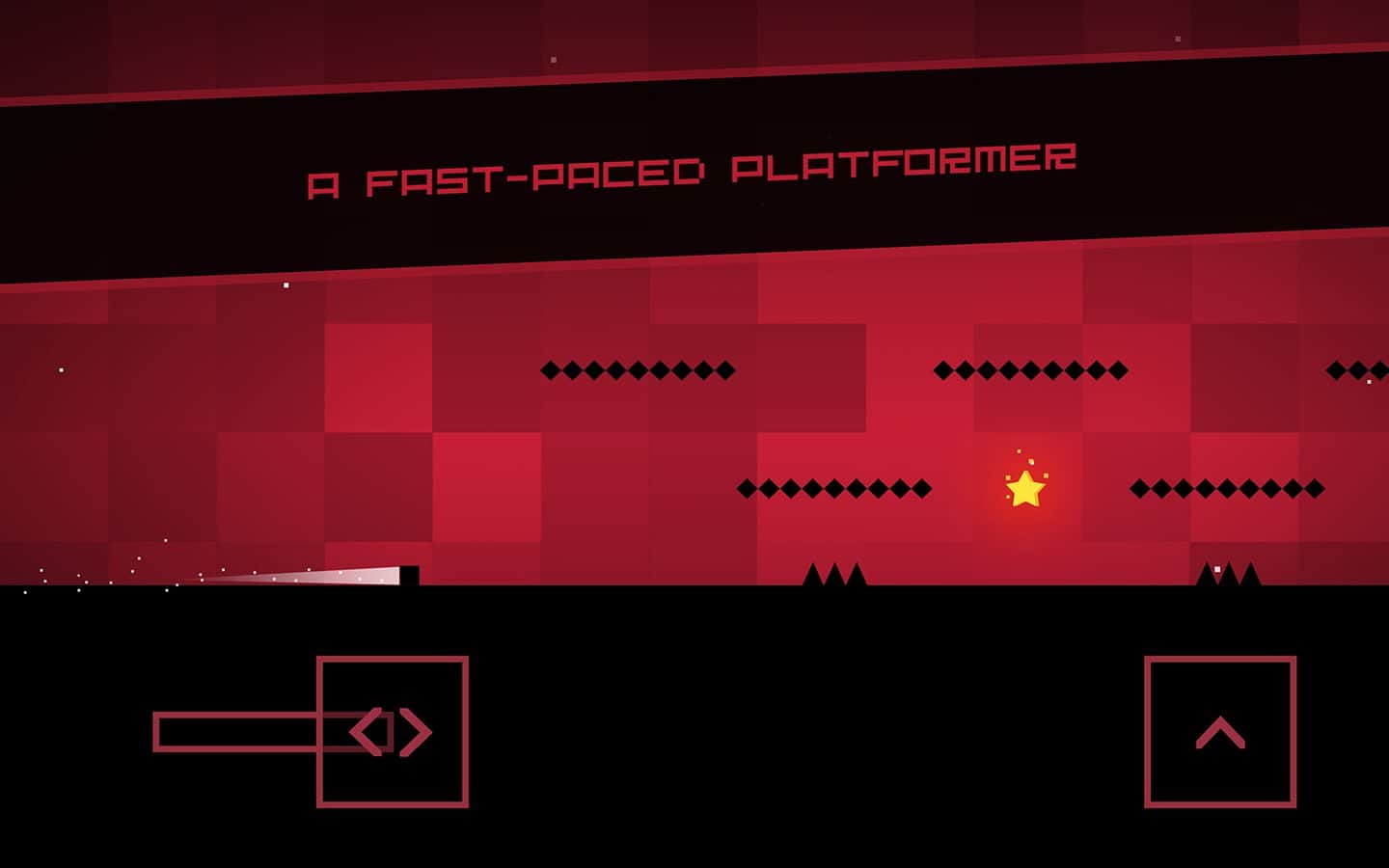Click the triple spike hazard near the center floor
The height and width of the screenshot is (868, 1389).
pos(837,575)
